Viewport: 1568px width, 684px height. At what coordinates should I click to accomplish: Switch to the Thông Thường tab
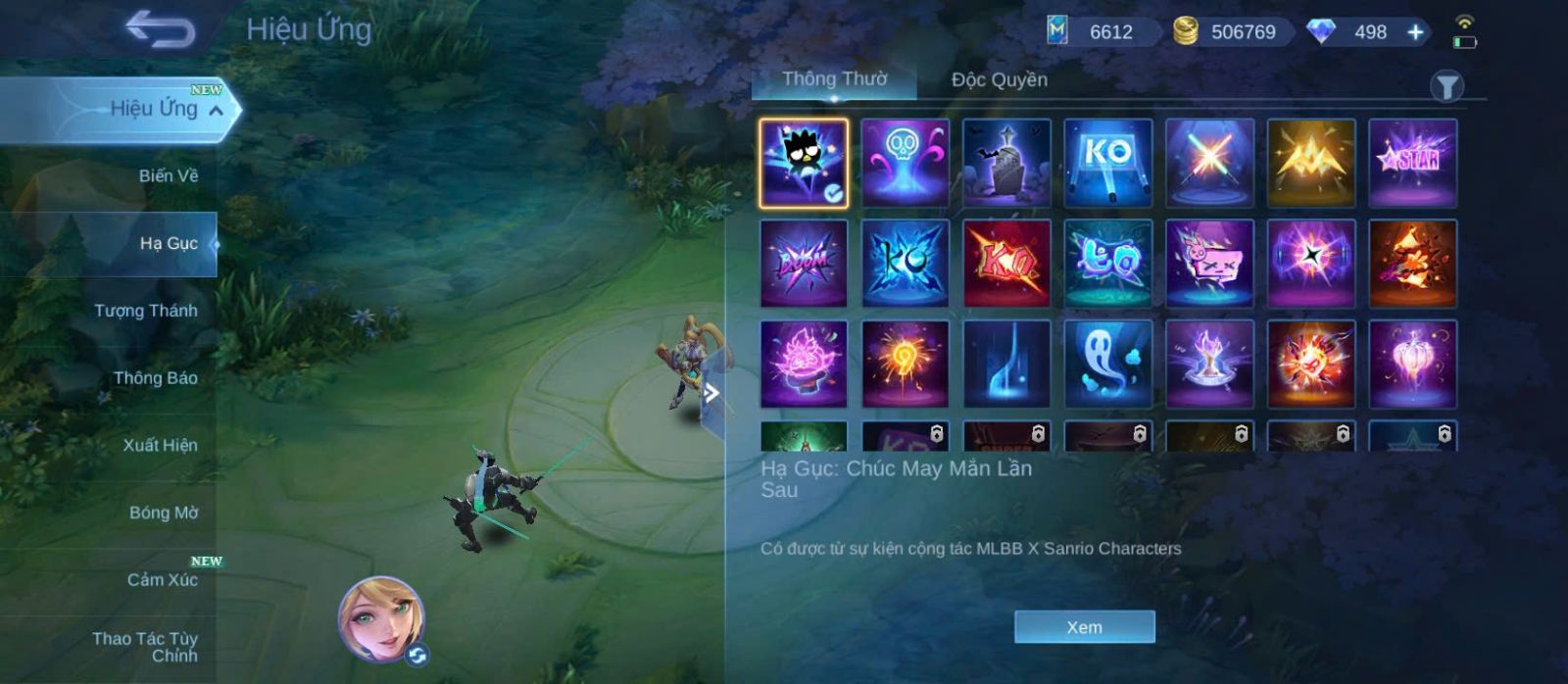click(x=834, y=79)
